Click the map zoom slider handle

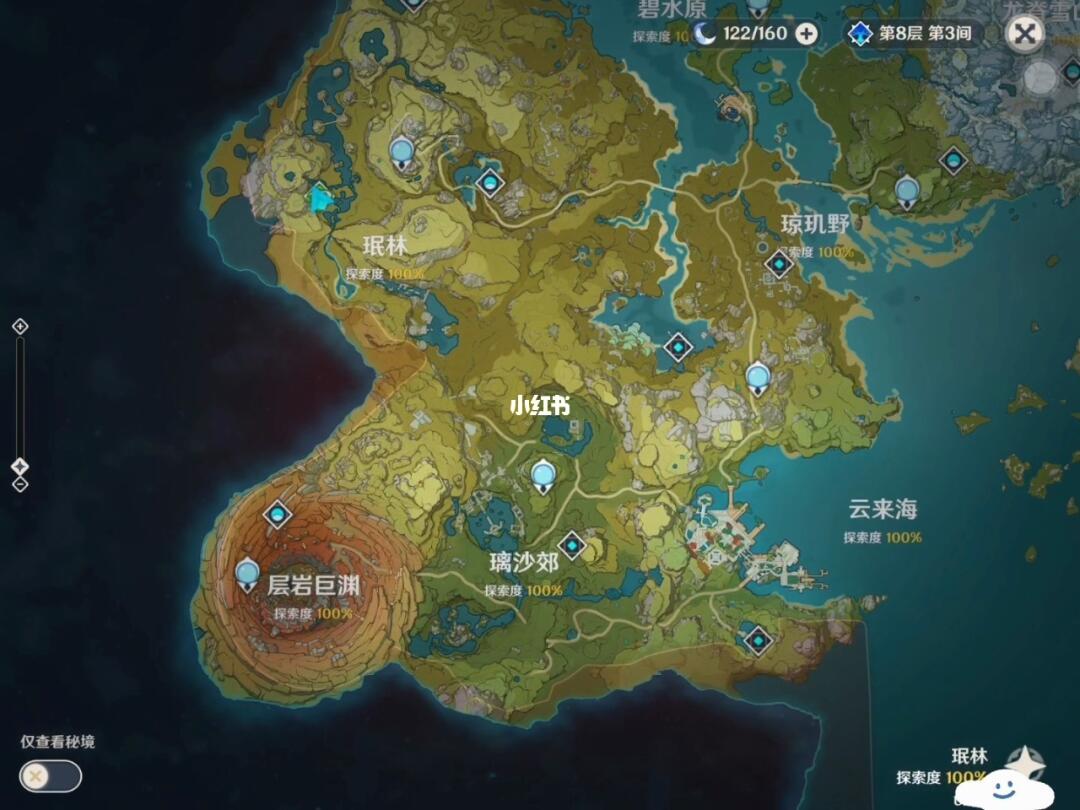[19, 466]
